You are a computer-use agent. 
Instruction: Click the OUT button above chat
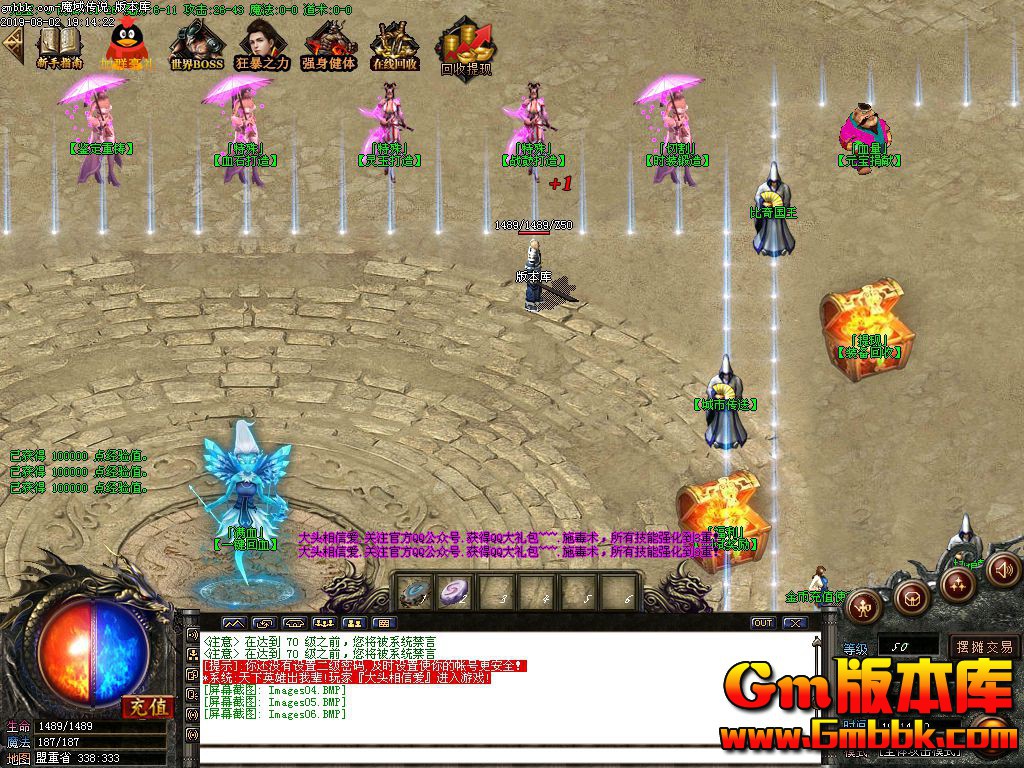coord(763,623)
